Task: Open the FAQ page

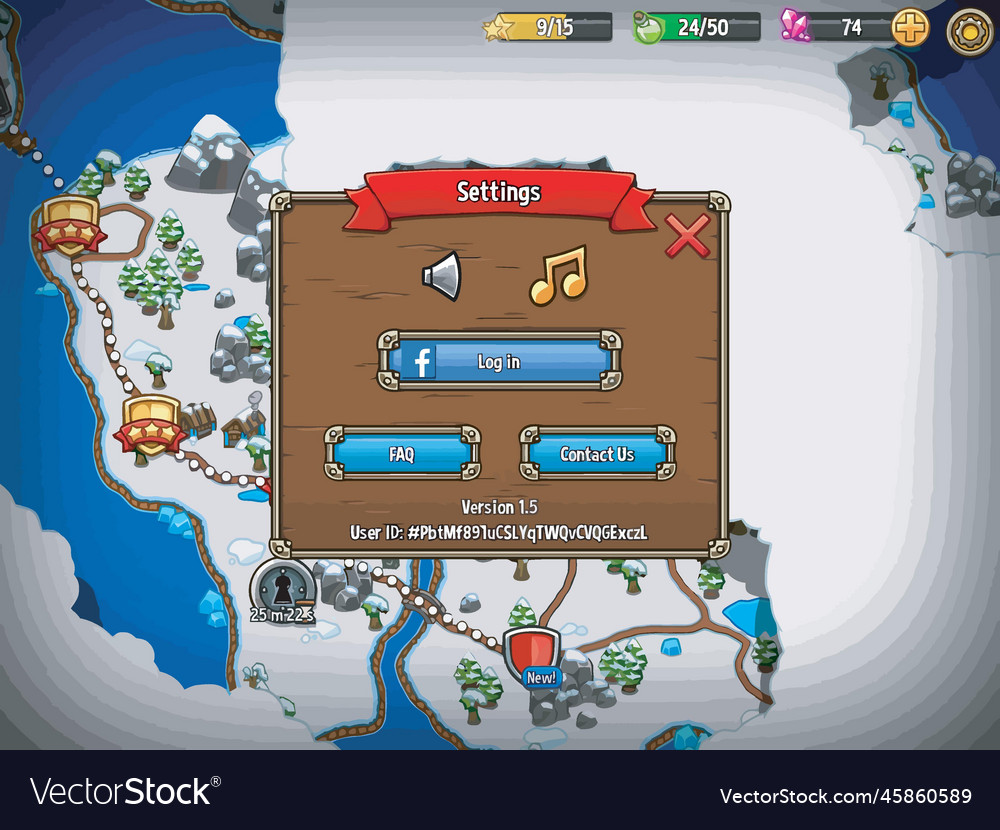Action: [x=402, y=454]
